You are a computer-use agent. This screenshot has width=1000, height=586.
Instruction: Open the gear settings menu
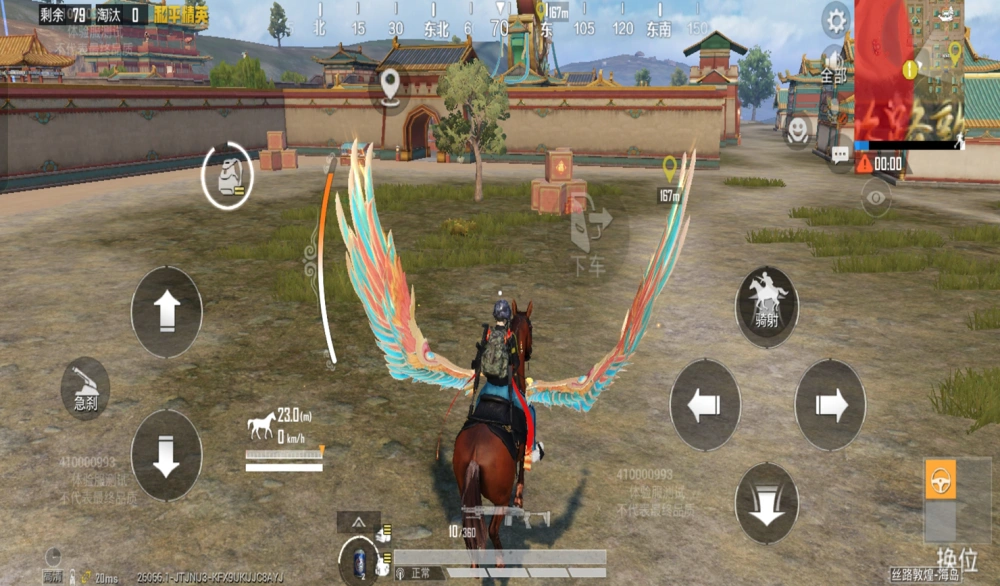835,20
